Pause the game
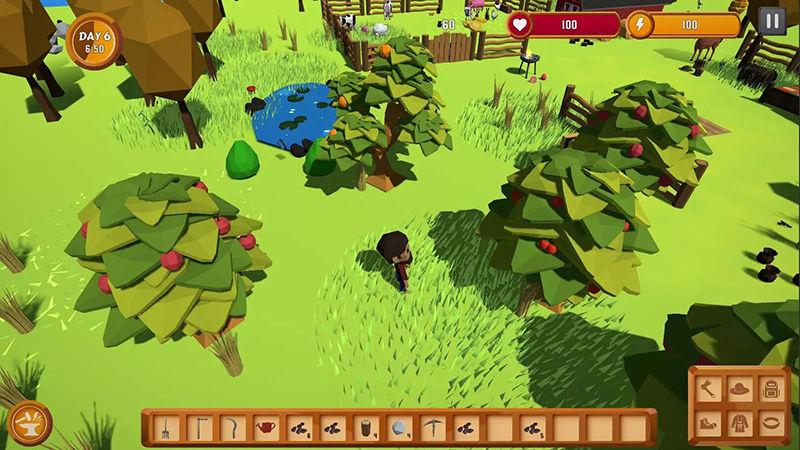 tap(772, 21)
